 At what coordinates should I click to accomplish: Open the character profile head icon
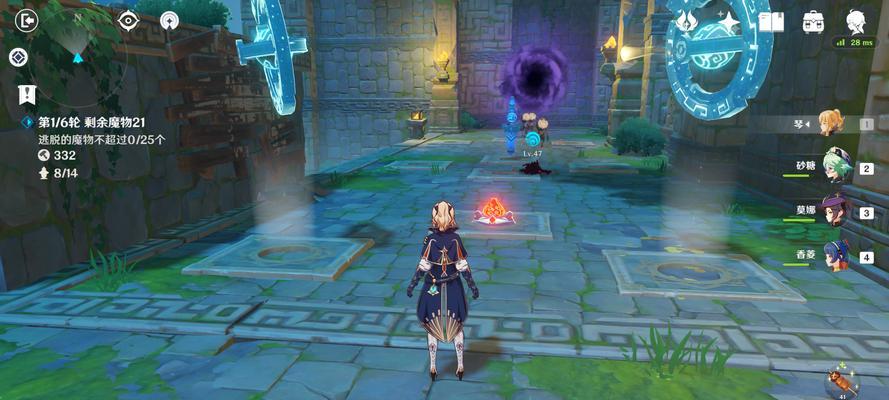856,22
